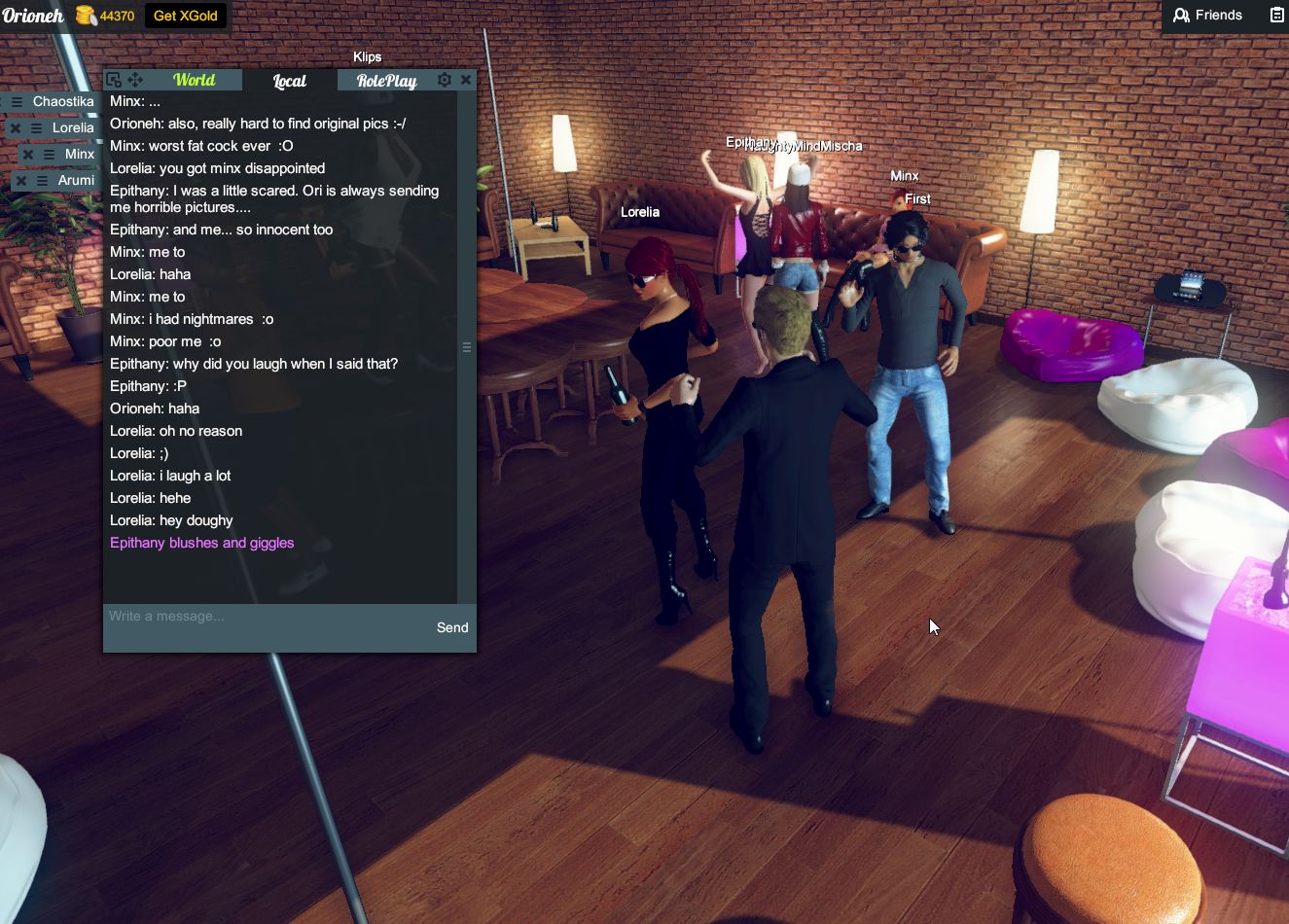This screenshot has height=924, width=1289.
Task: Switch to the World chat tab
Action: (195, 80)
